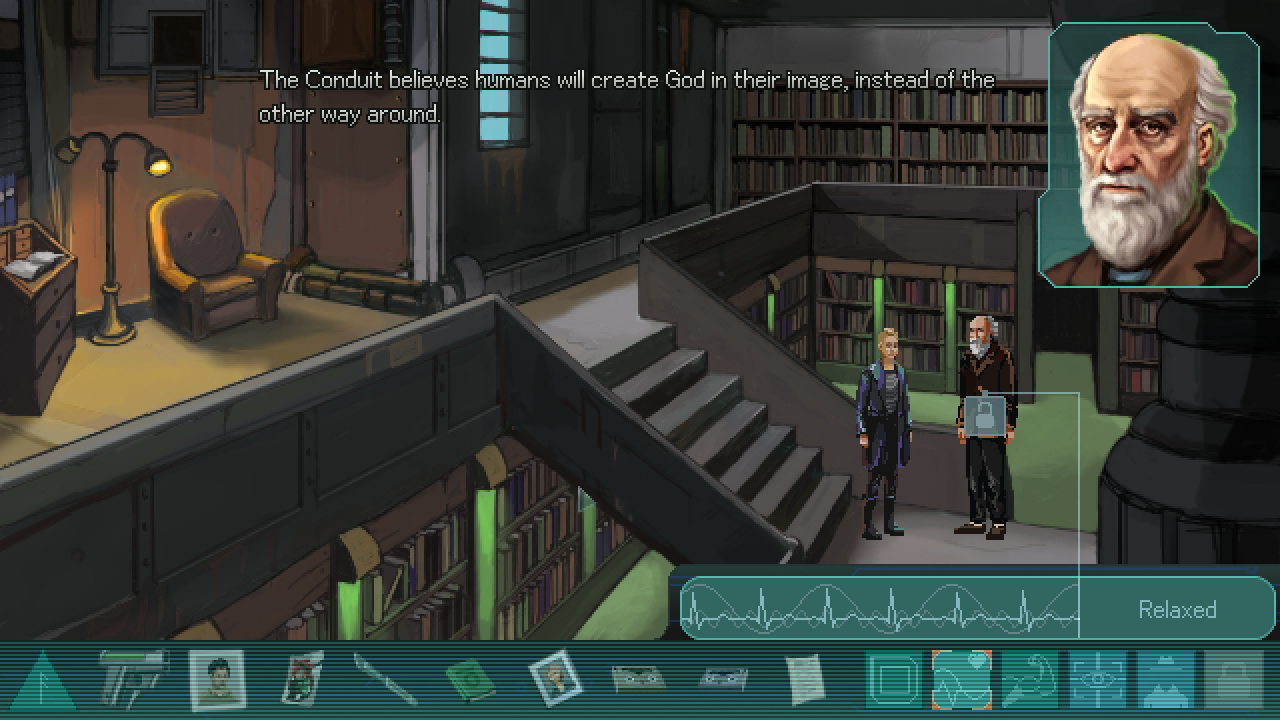Select the second cassette tape item

721,680
